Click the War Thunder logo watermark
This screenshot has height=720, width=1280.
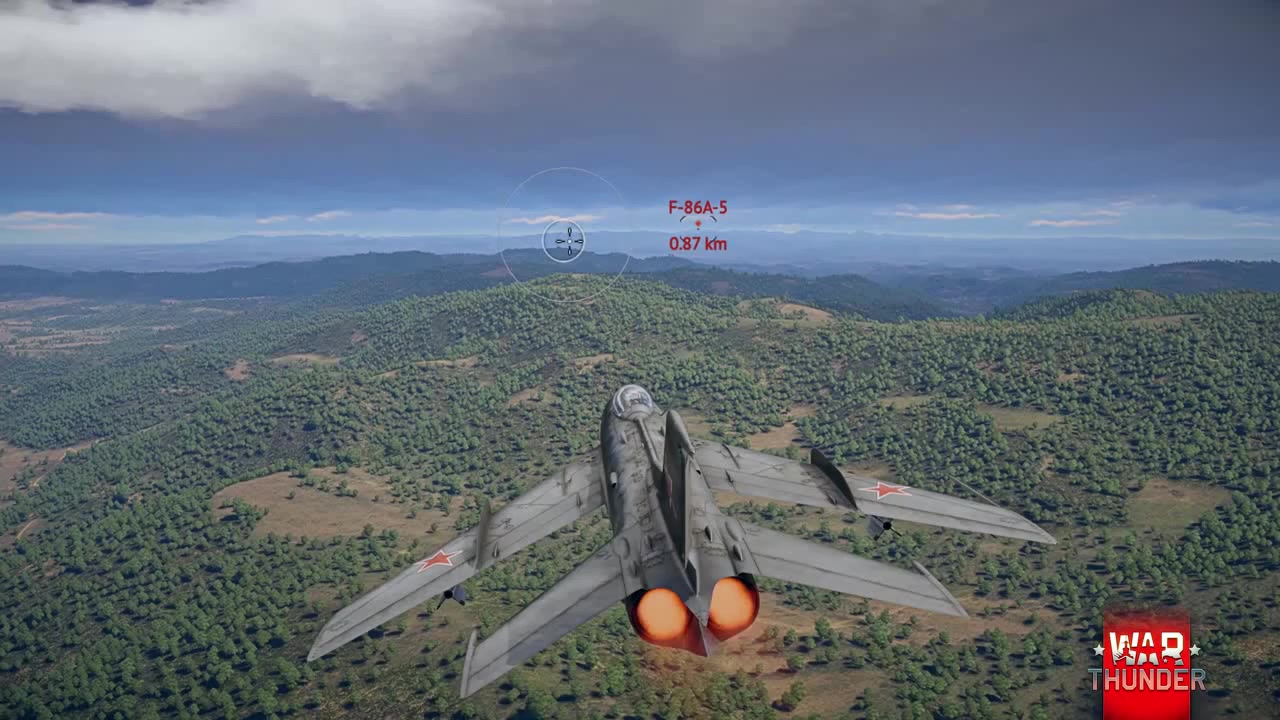(x=1146, y=664)
